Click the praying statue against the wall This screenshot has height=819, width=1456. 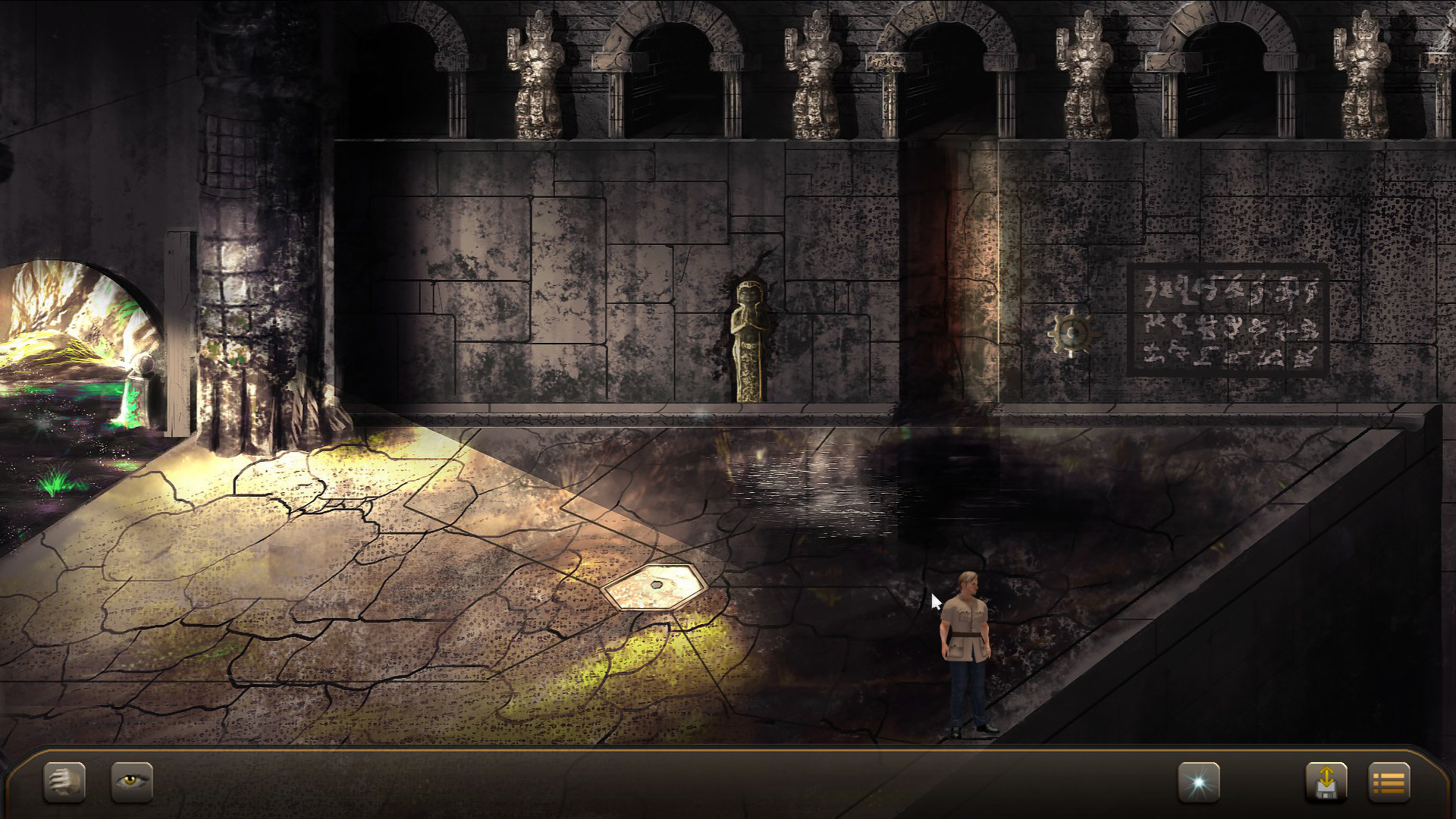[x=749, y=341]
